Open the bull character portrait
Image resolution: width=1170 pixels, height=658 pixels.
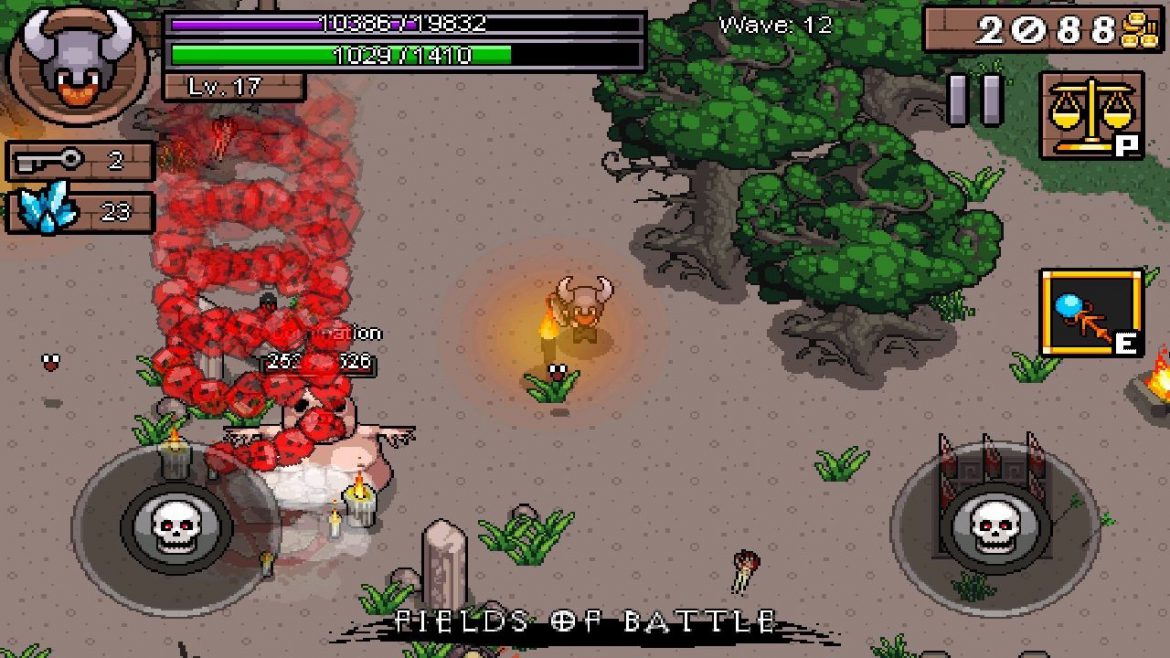[x=78, y=62]
